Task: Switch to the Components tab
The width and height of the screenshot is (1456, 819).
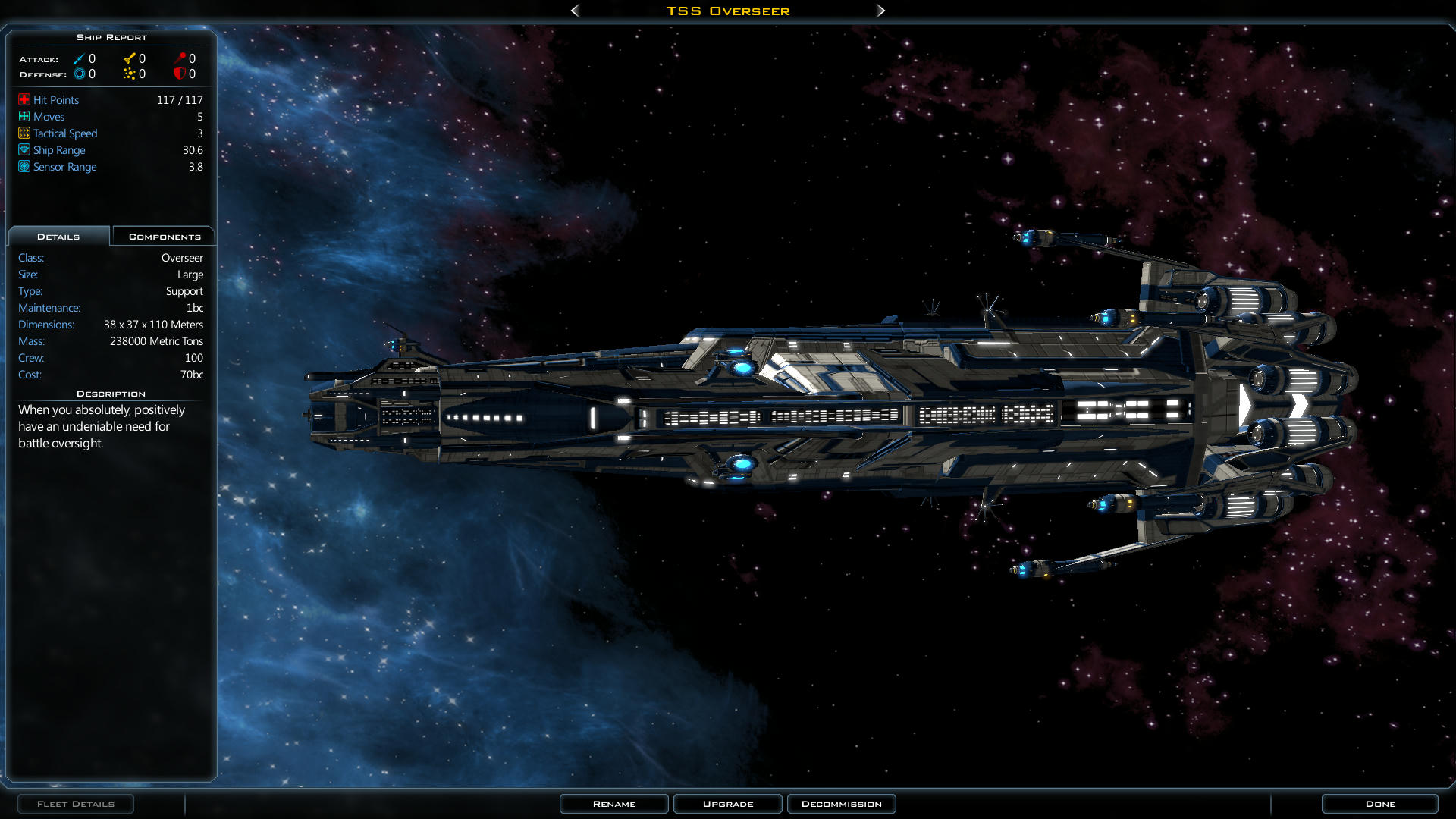Action: 164,237
